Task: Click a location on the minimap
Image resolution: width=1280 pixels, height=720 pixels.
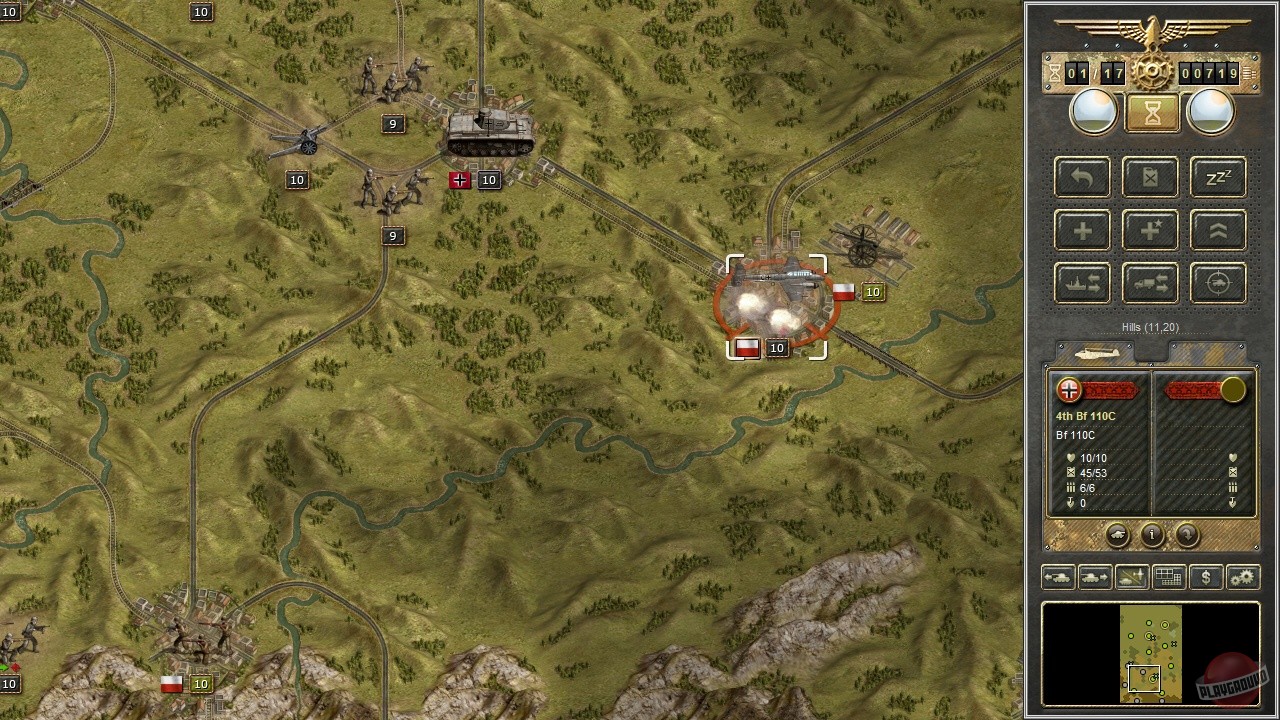Action: click(1150, 655)
